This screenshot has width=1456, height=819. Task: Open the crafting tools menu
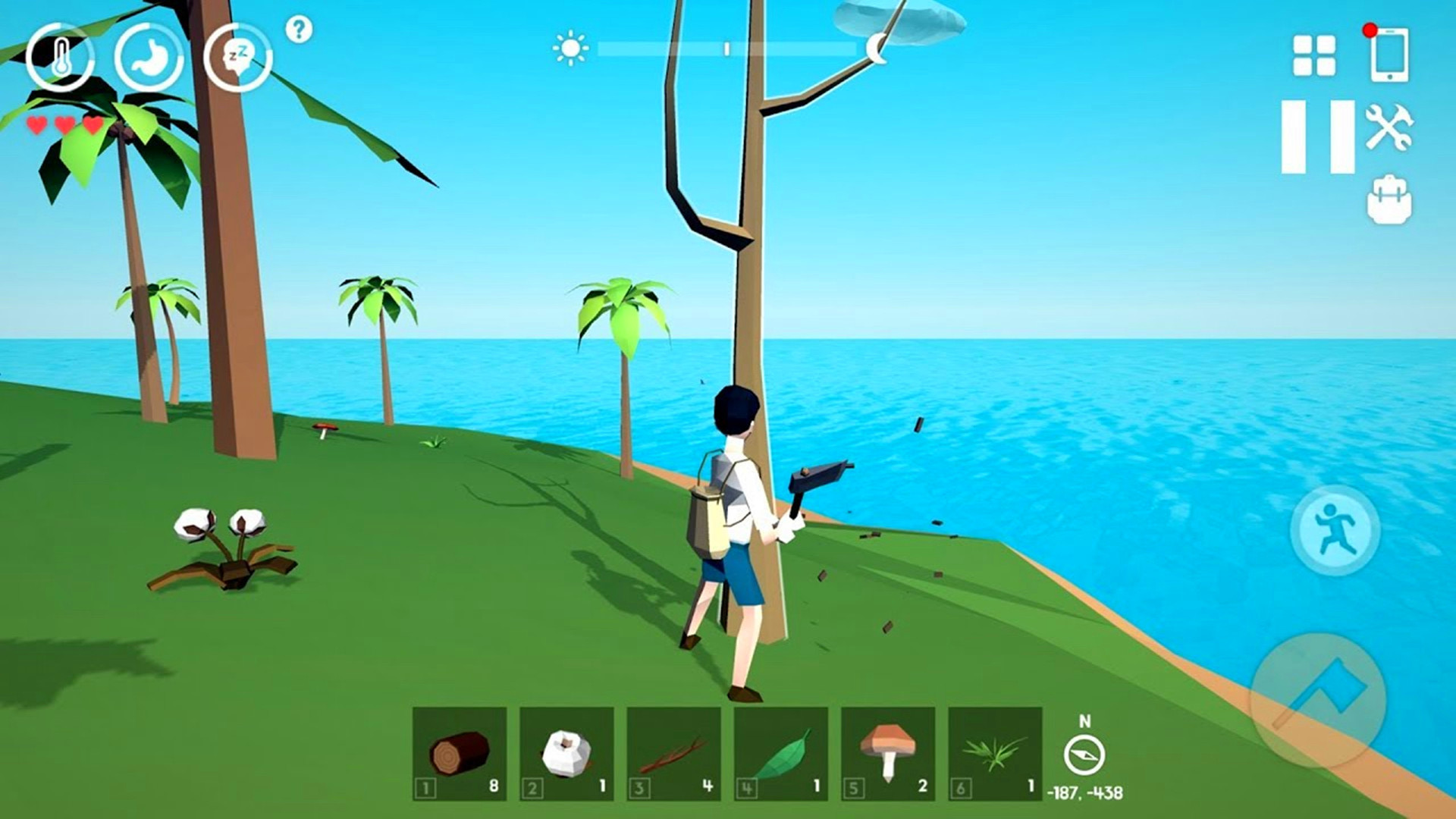pos(1389,127)
